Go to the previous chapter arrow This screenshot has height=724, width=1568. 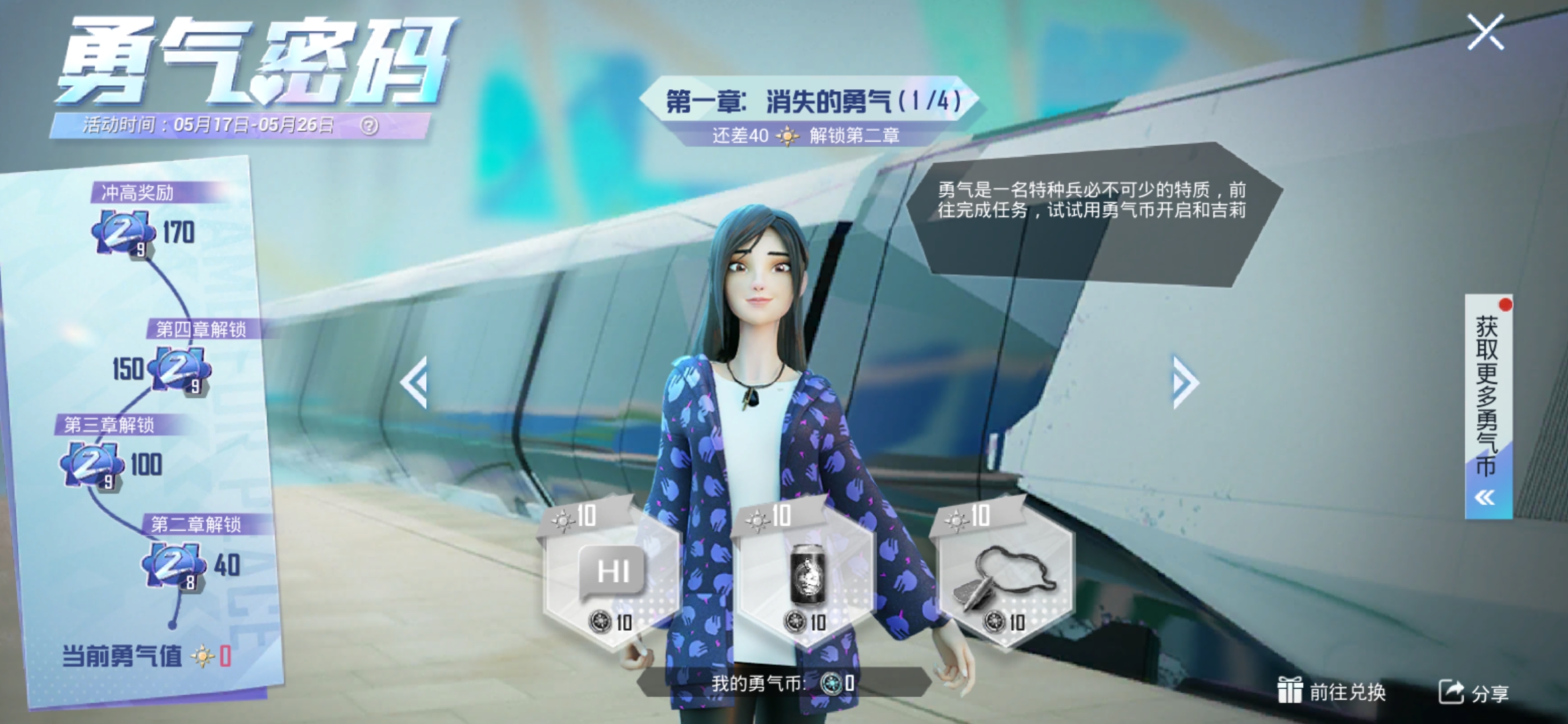click(414, 382)
